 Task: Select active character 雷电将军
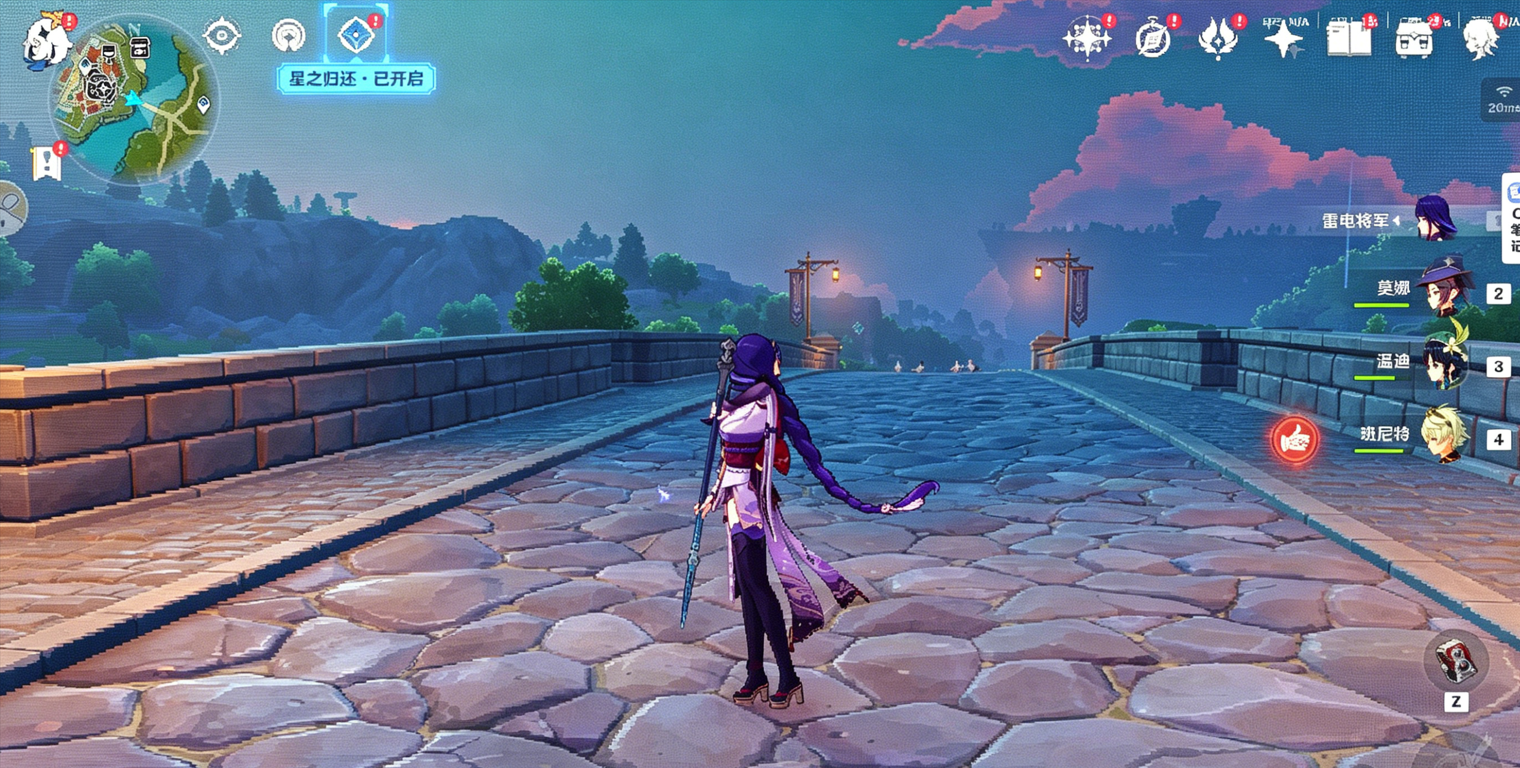[1434, 218]
